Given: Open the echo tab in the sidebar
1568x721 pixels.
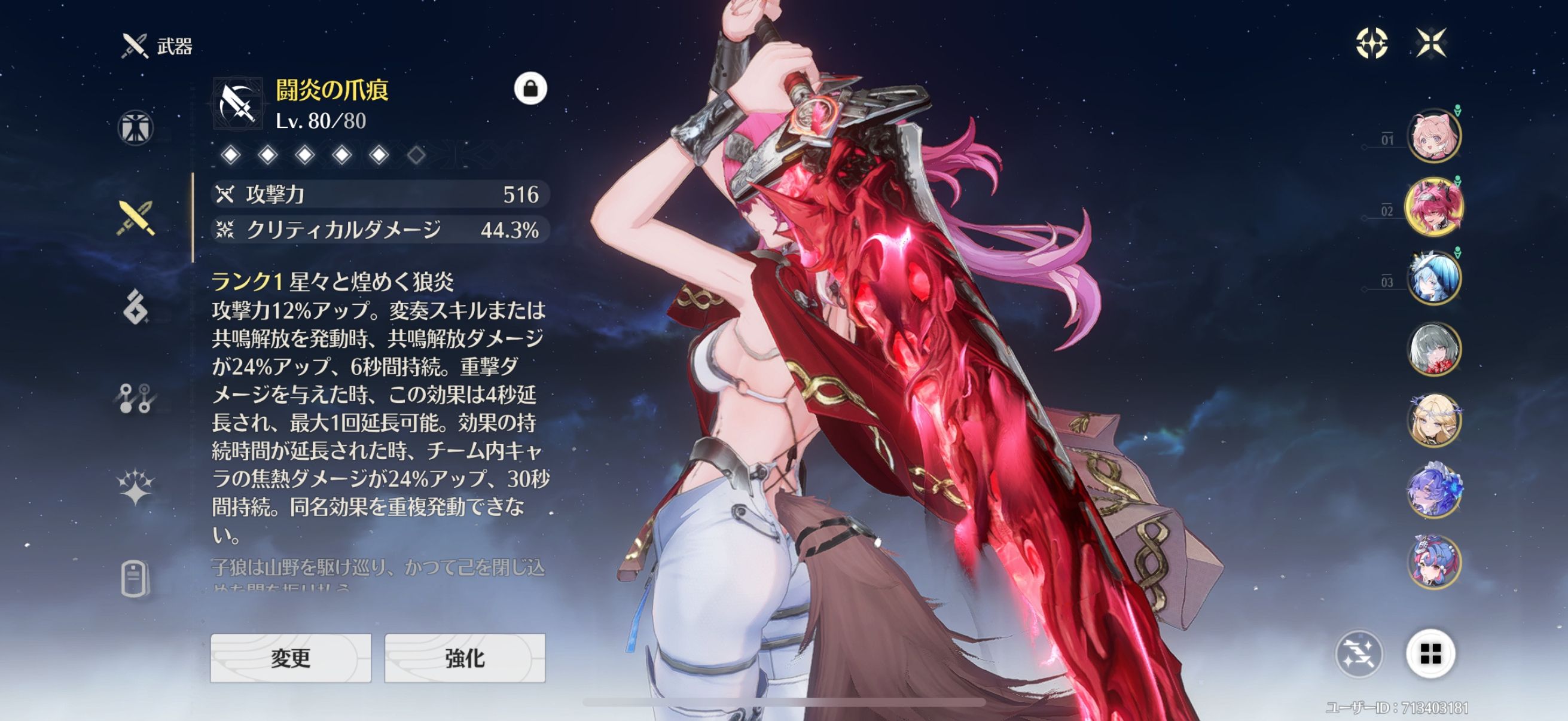Looking at the screenshot, I should (135, 307).
